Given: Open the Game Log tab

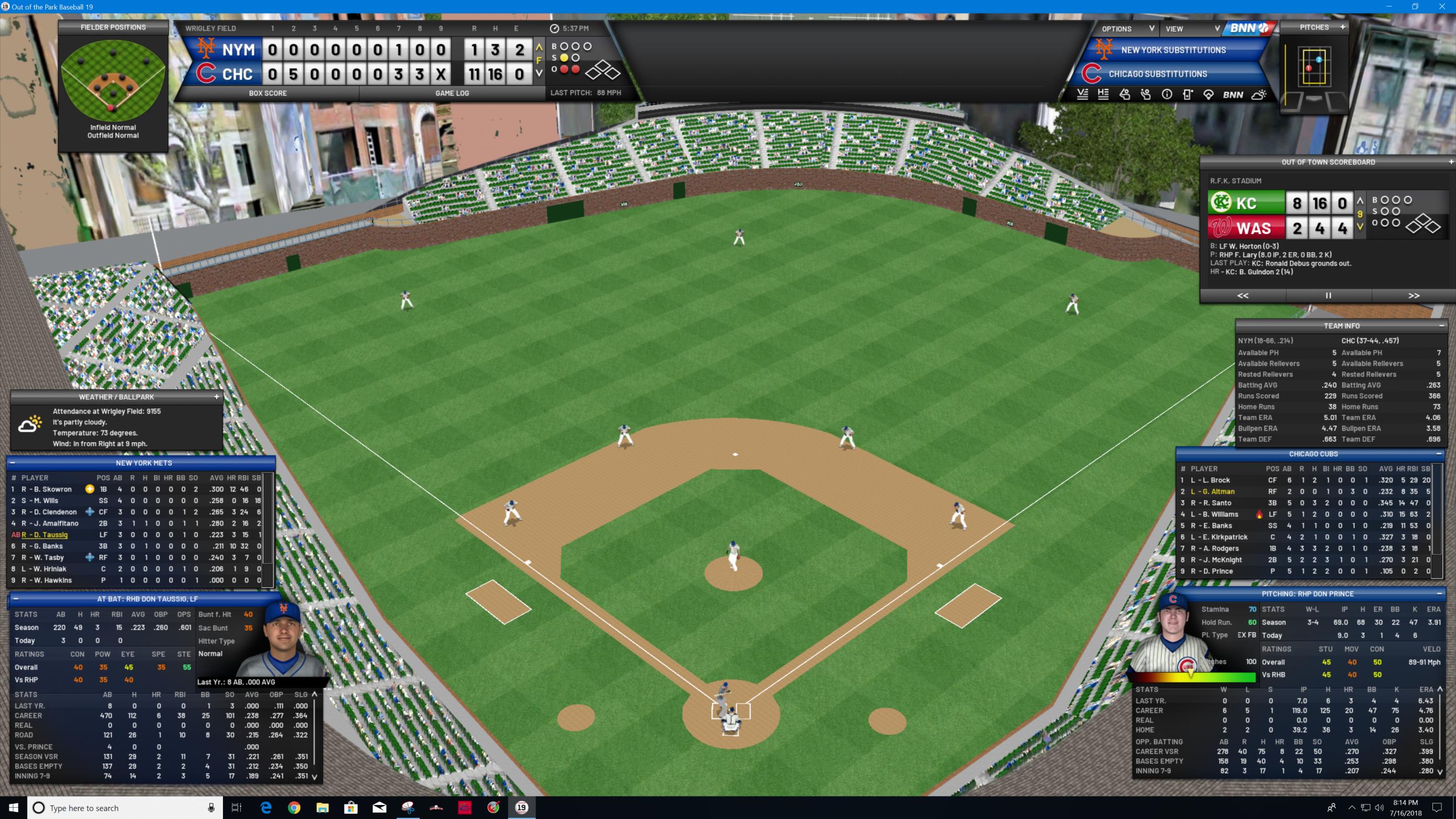Looking at the screenshot, I should [452, 93].
